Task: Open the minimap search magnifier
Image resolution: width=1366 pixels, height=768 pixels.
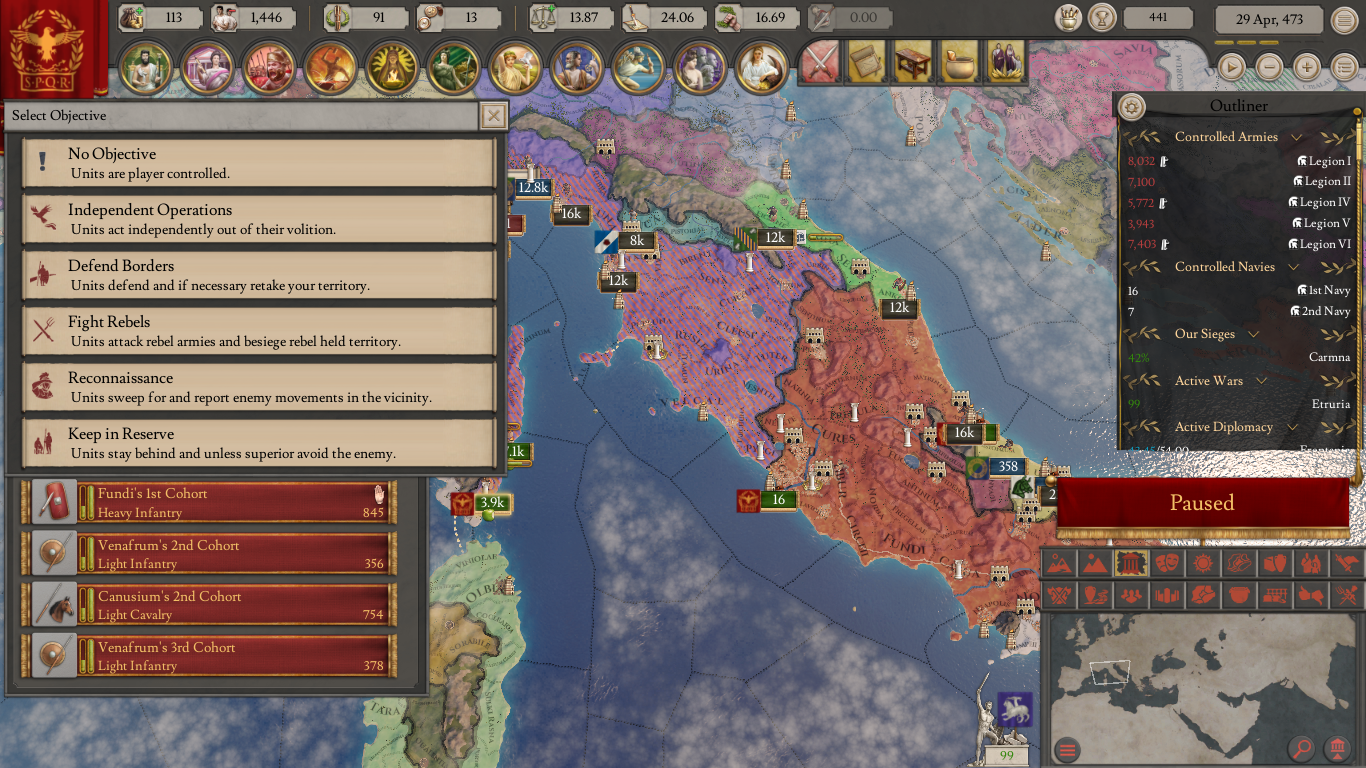Action: 1302,748
